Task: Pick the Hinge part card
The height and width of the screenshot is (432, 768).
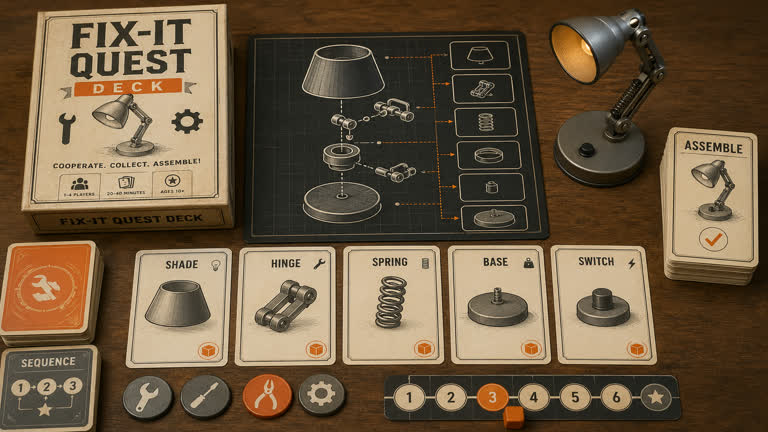Action: coord(284,306)
